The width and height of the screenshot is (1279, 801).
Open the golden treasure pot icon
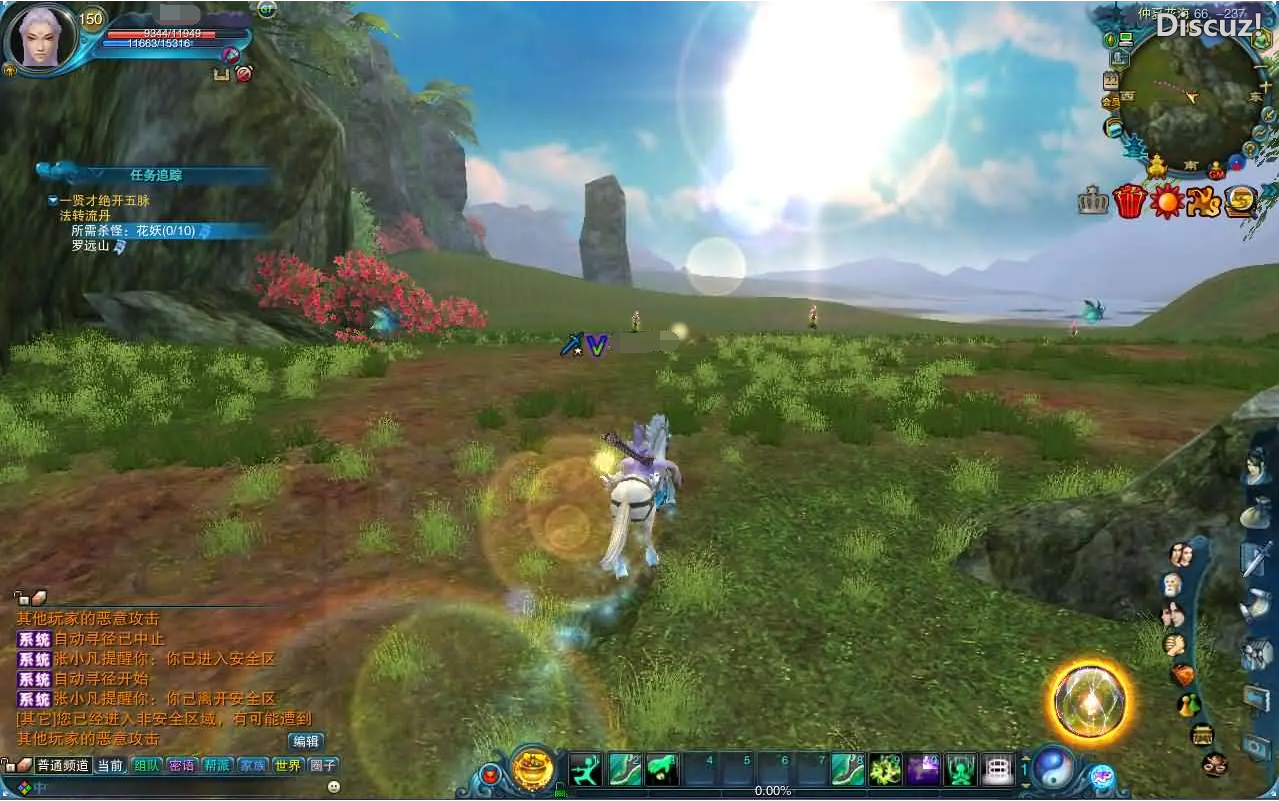tap(533, 769)
